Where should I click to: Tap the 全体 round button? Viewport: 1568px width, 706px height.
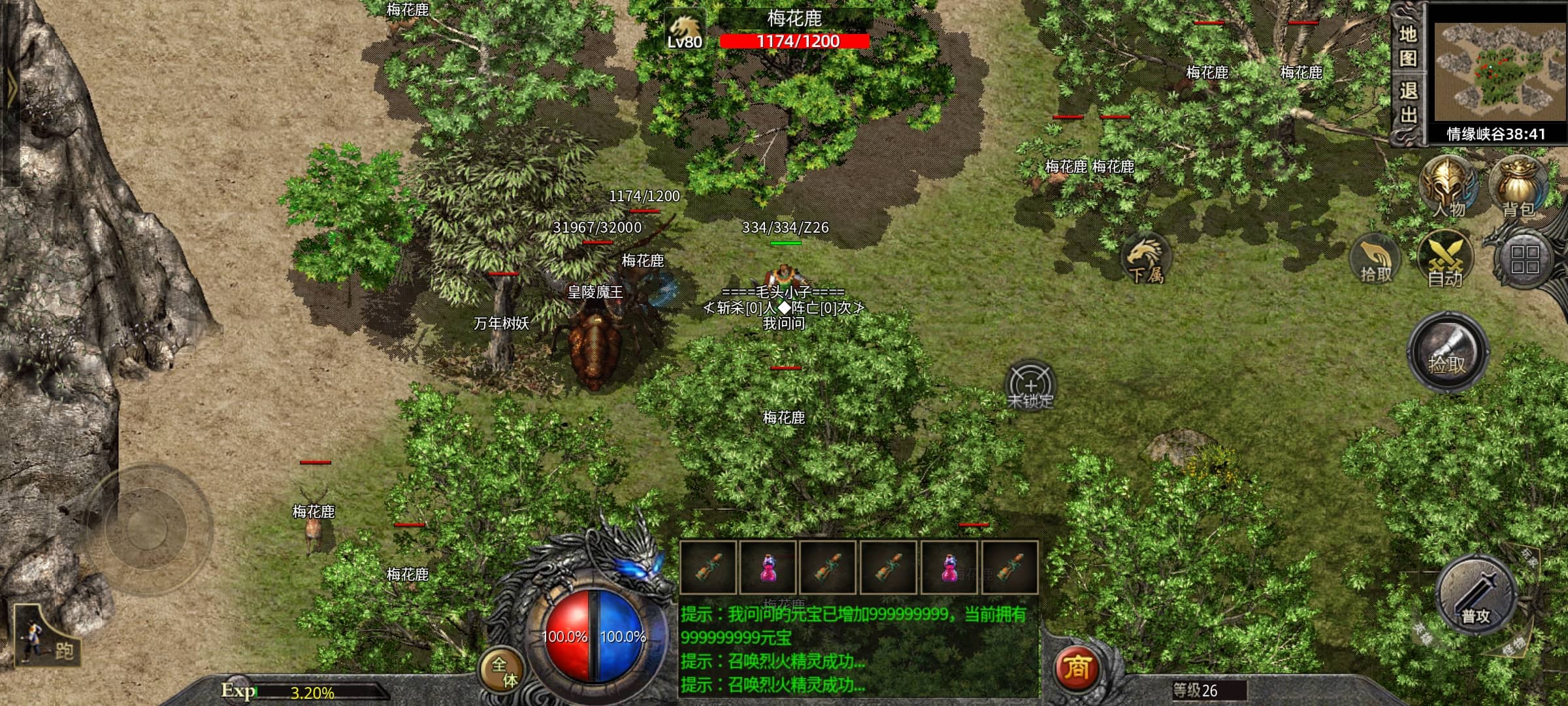504,671
